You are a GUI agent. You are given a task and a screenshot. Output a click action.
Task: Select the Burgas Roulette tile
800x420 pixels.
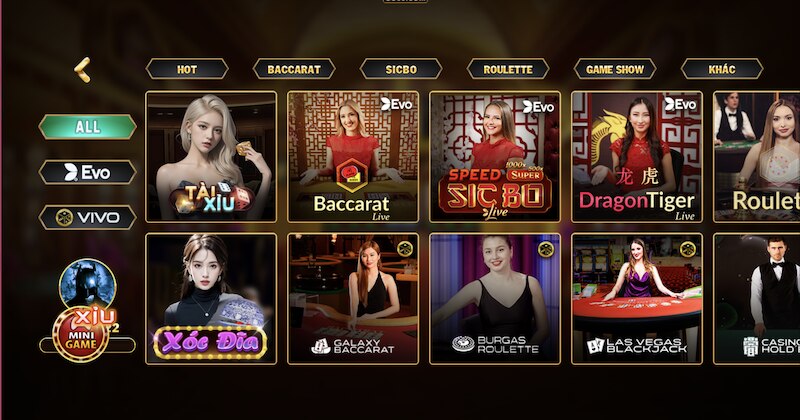pyautogui.click(x=495, y=298)
